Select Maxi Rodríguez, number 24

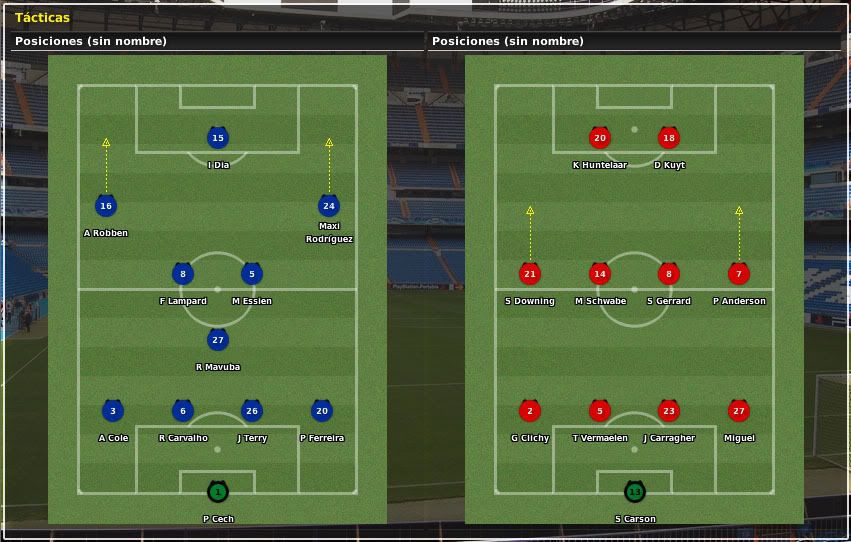[x=329, y=206]
